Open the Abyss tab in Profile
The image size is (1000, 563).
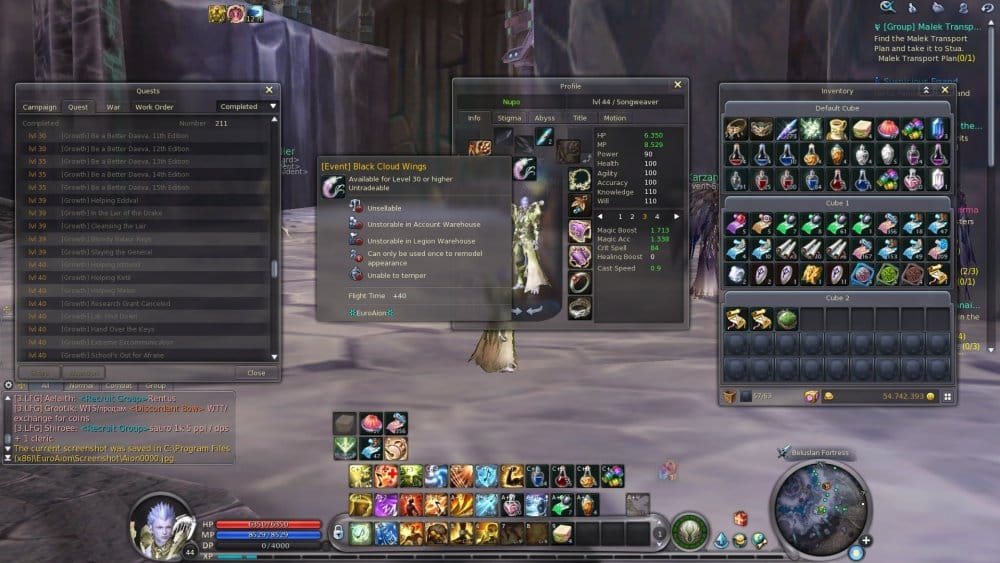coord(544,118)
